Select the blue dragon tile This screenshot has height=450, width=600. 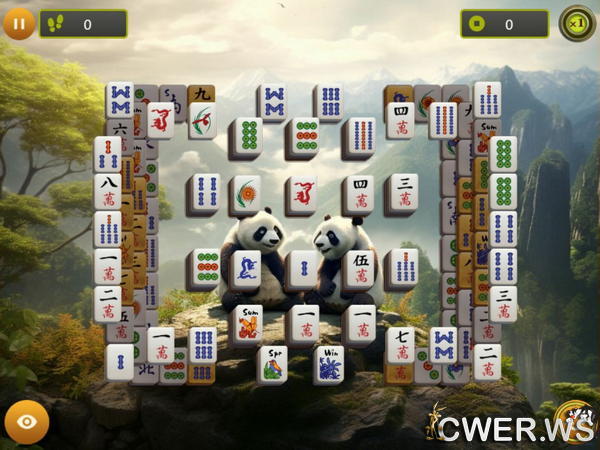pos(246,268)
